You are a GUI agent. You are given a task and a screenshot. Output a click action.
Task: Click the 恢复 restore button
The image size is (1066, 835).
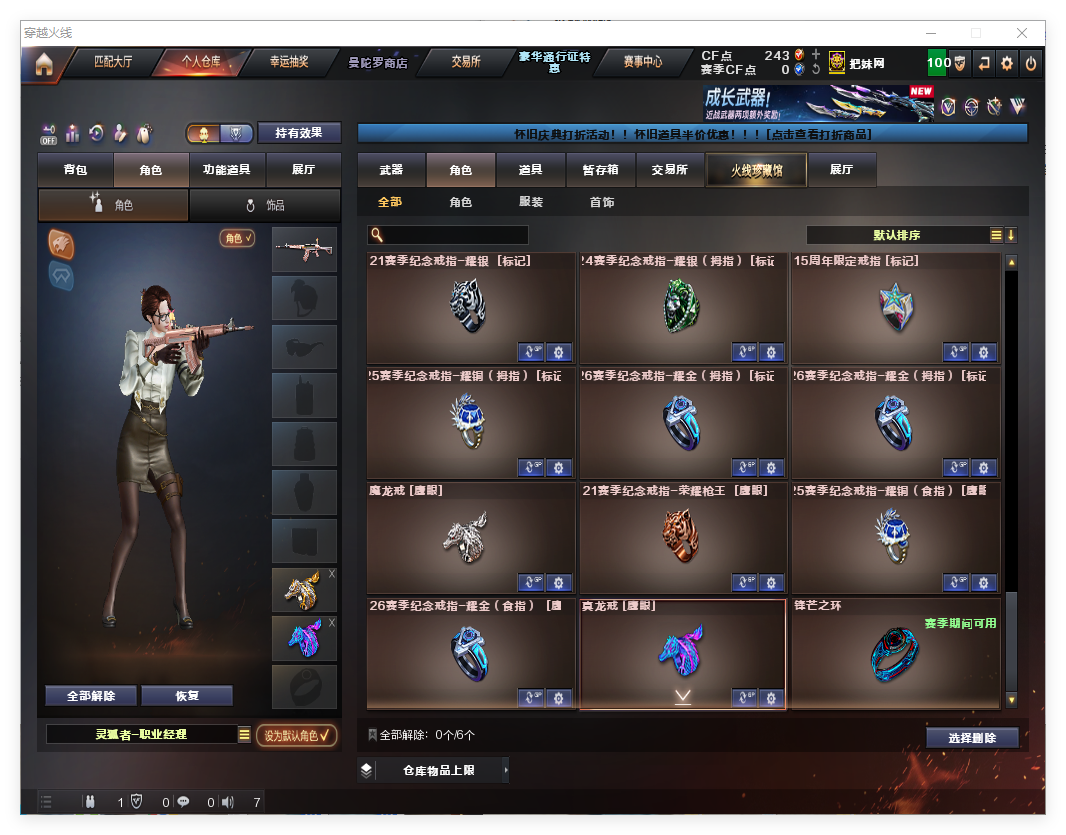click(187, 696)
